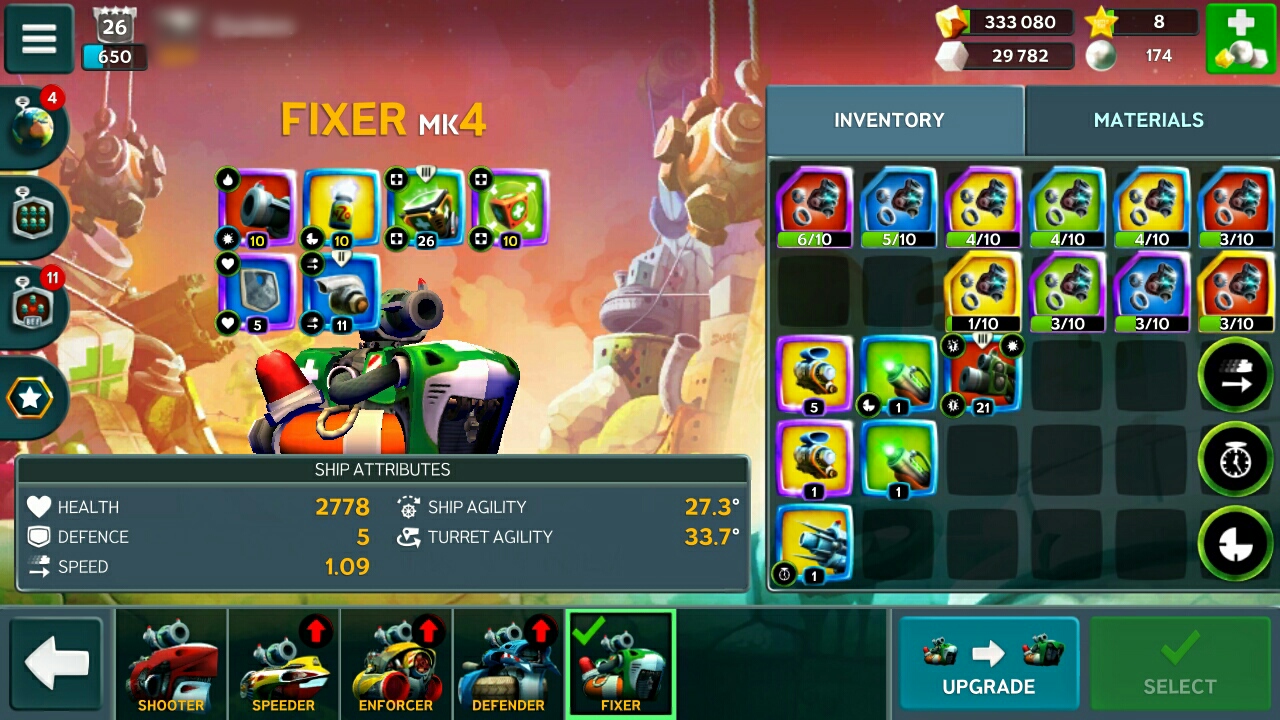Filter inventory by the stopwatch button
This screenshot has width=1280, height=720.
click(1234, 459)
